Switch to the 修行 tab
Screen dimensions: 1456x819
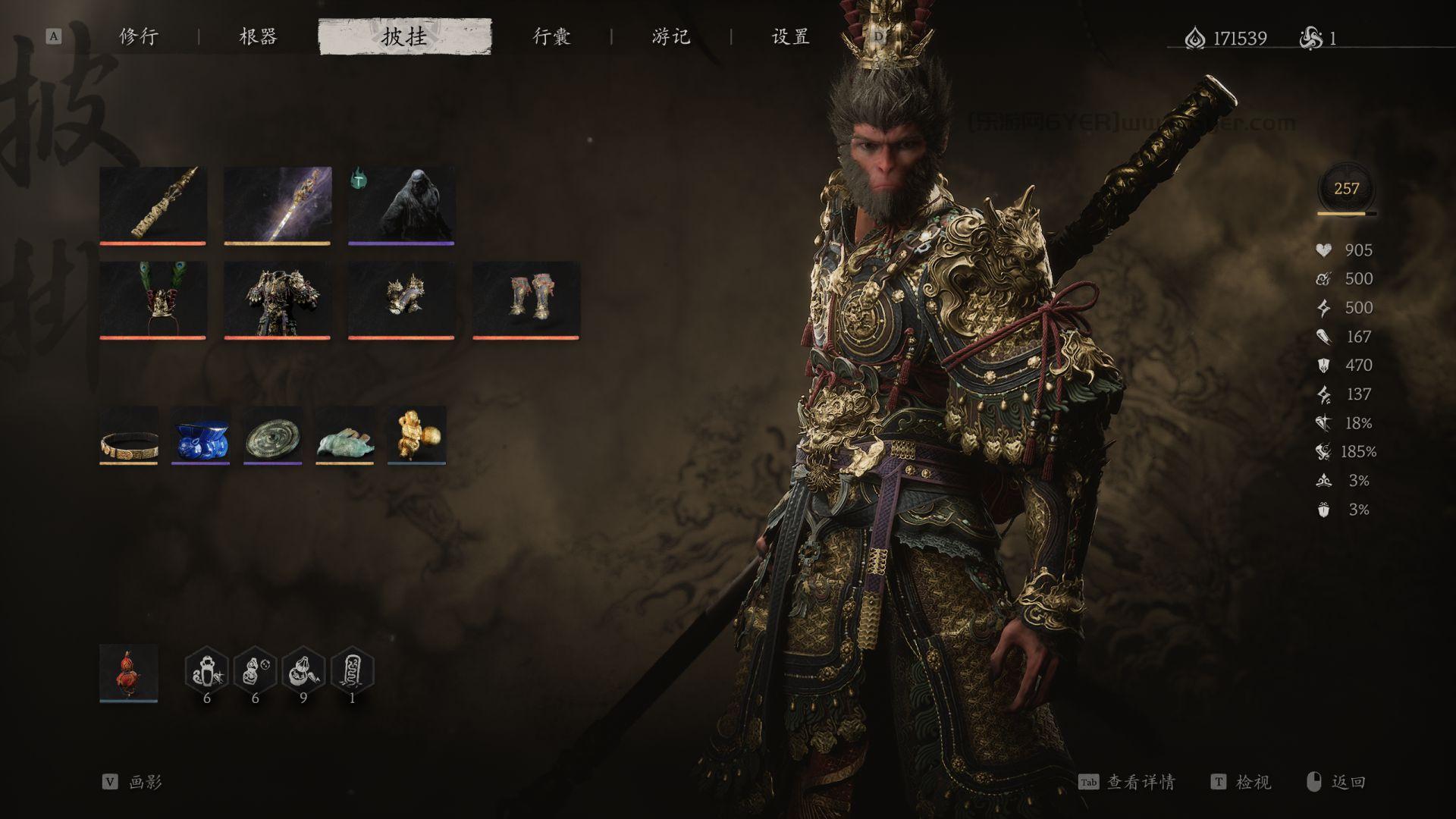(139, 36)
